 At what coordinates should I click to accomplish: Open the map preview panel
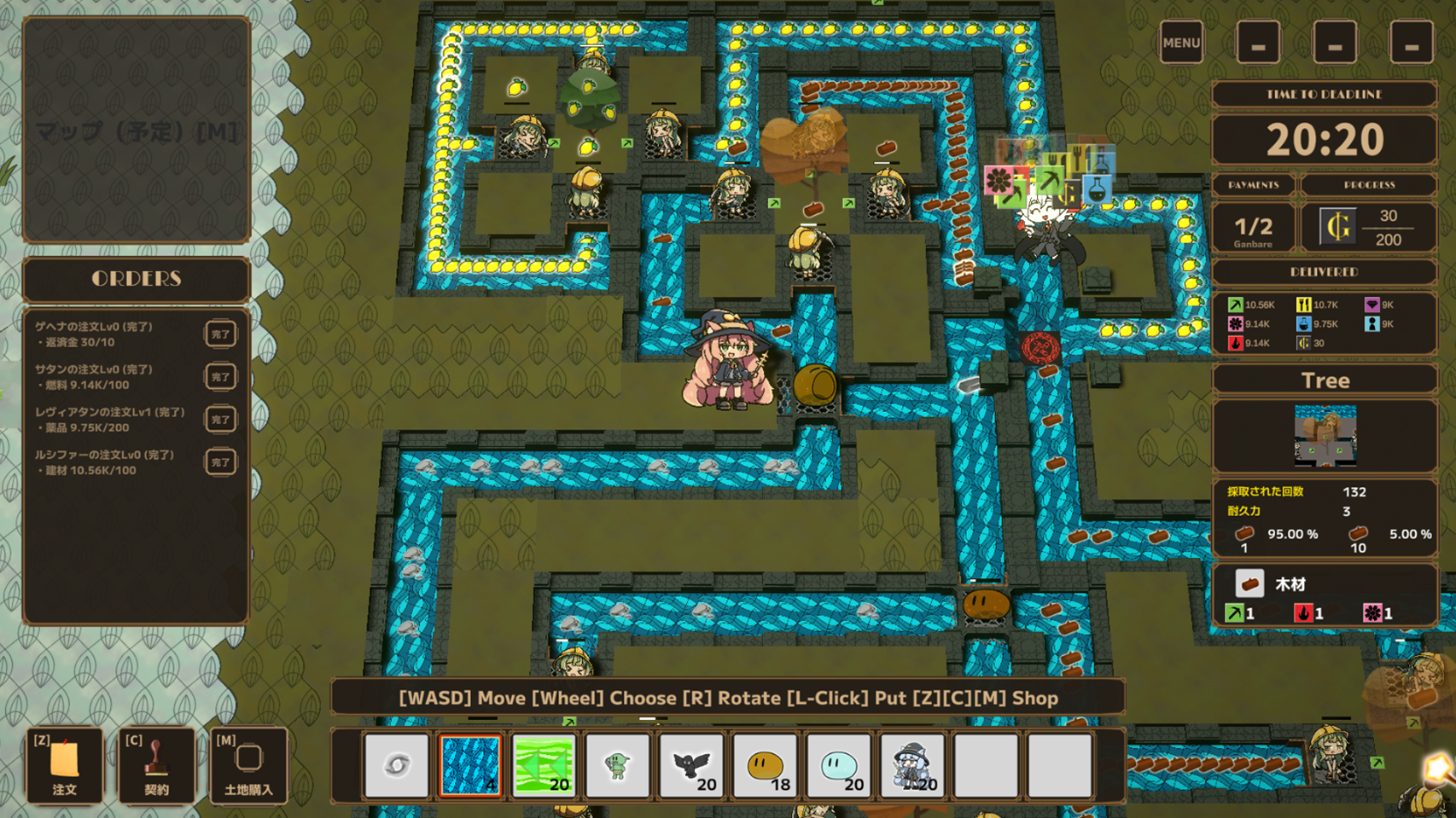tap(137, 131)
